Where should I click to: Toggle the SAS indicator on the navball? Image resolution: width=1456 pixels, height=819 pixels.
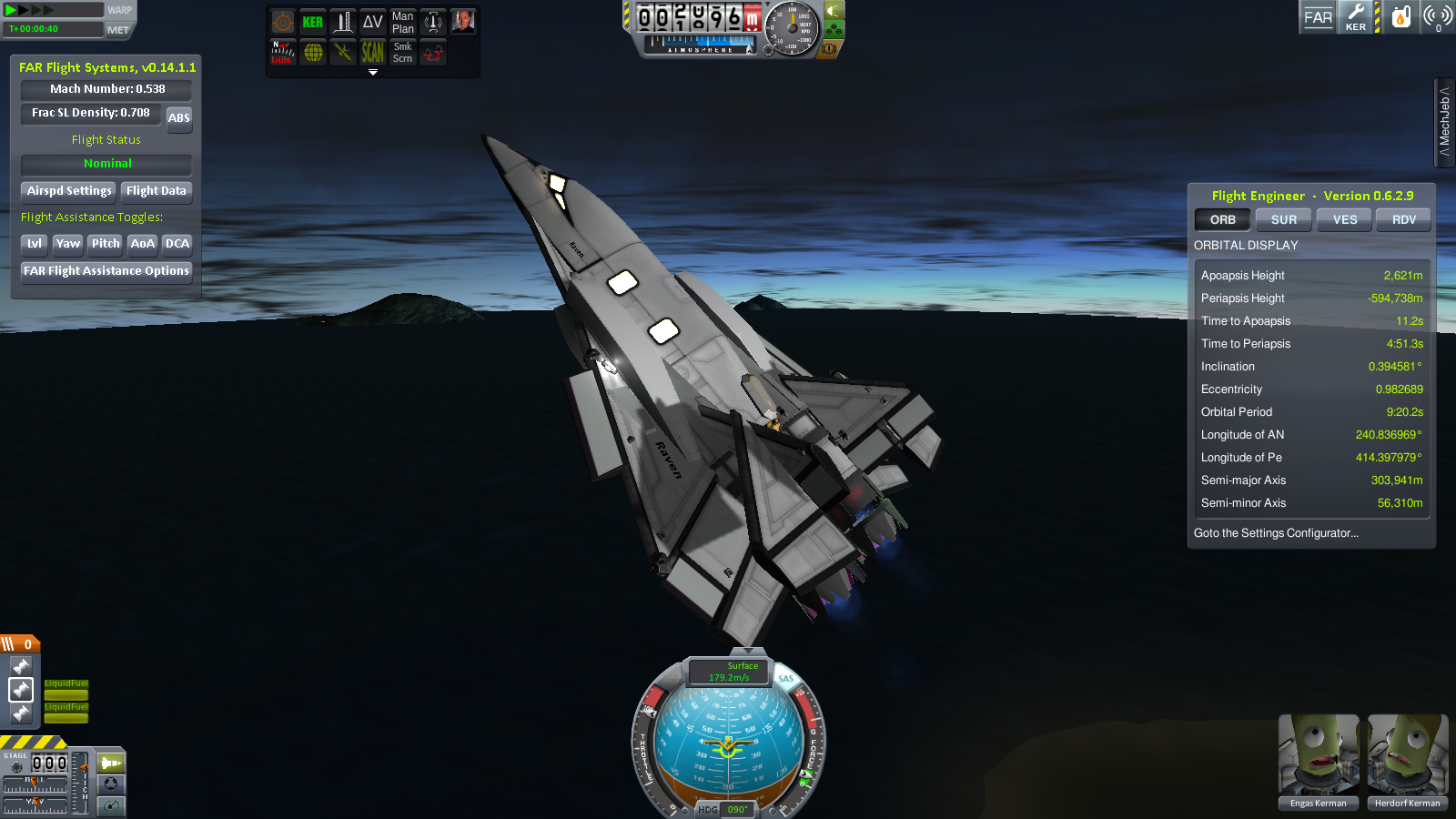(785, 679)
